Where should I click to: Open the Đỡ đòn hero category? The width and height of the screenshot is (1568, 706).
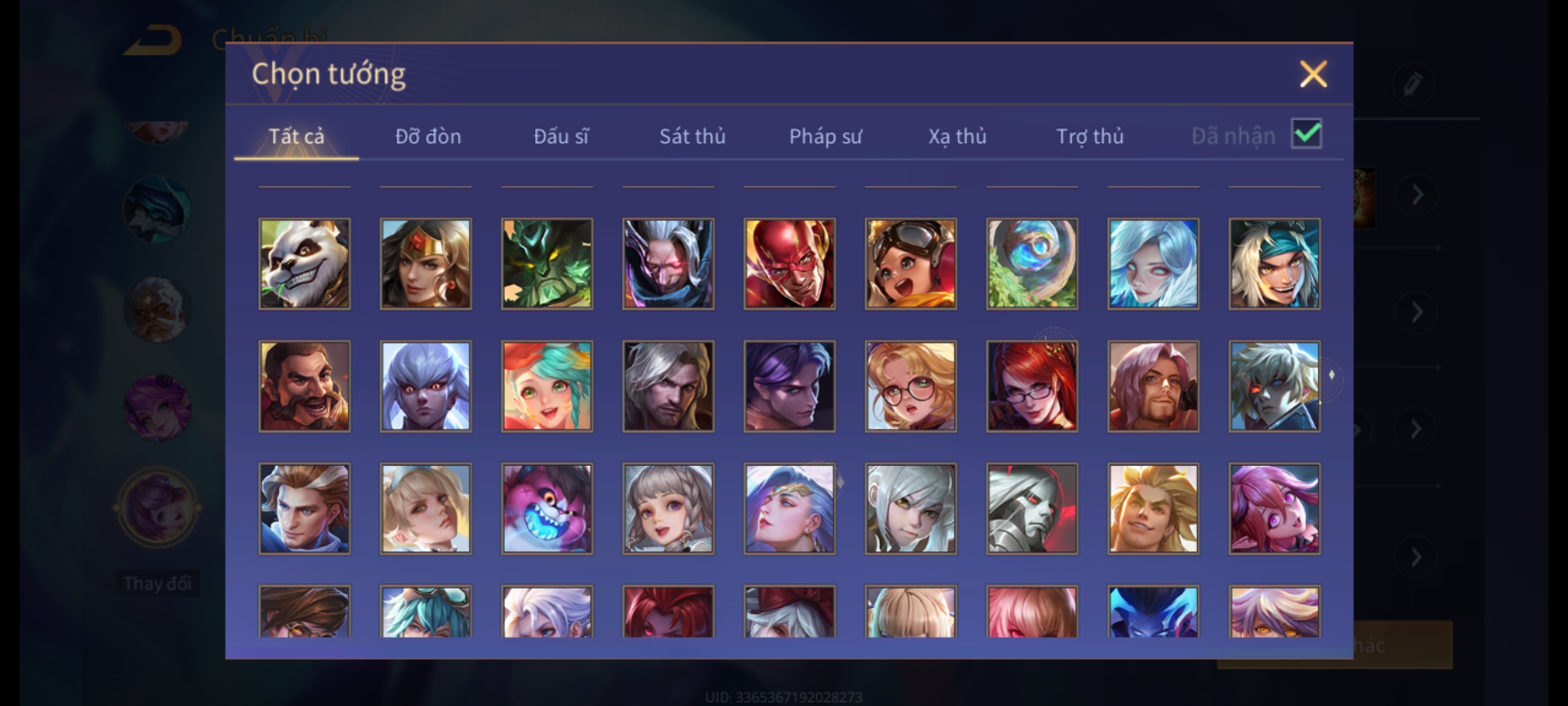tap(428, 136)
